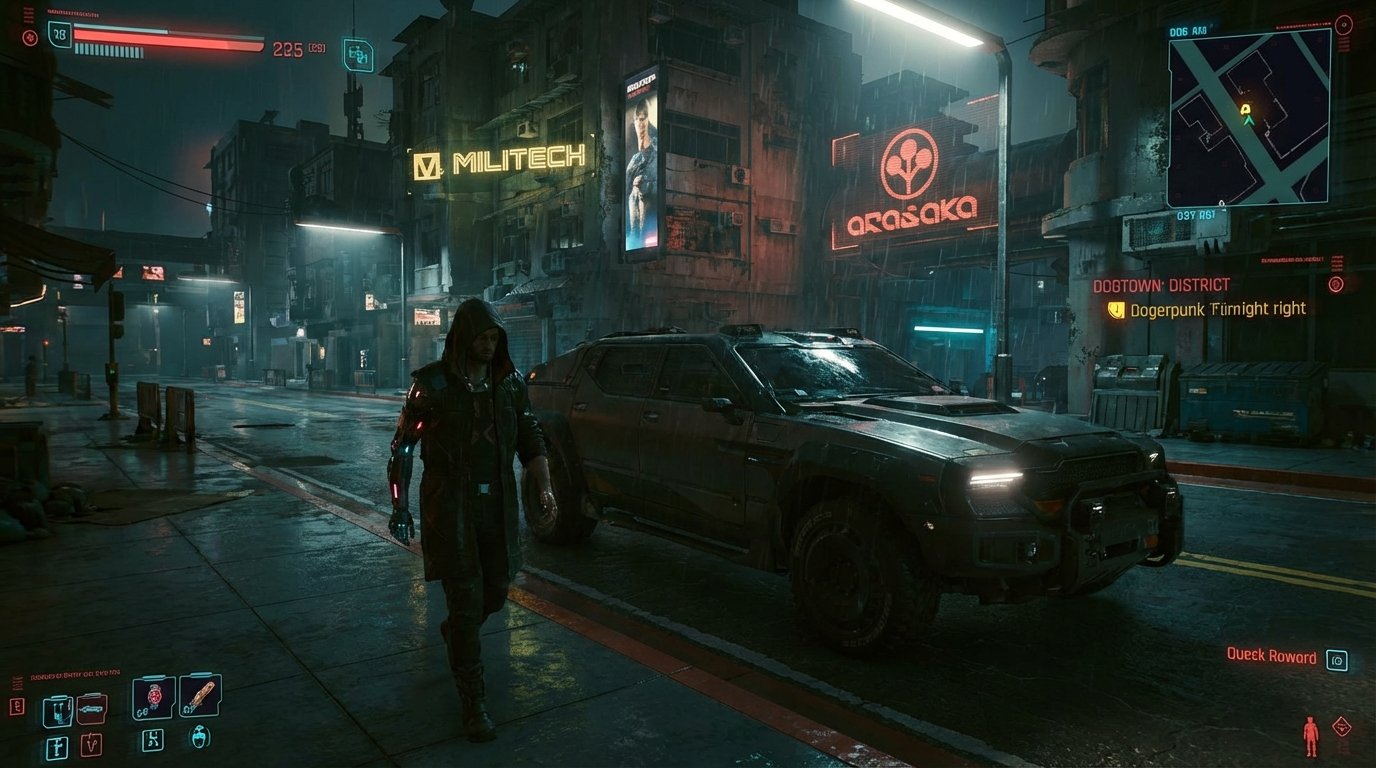Click the Queck Roward text link

[x=1271, y=657]
